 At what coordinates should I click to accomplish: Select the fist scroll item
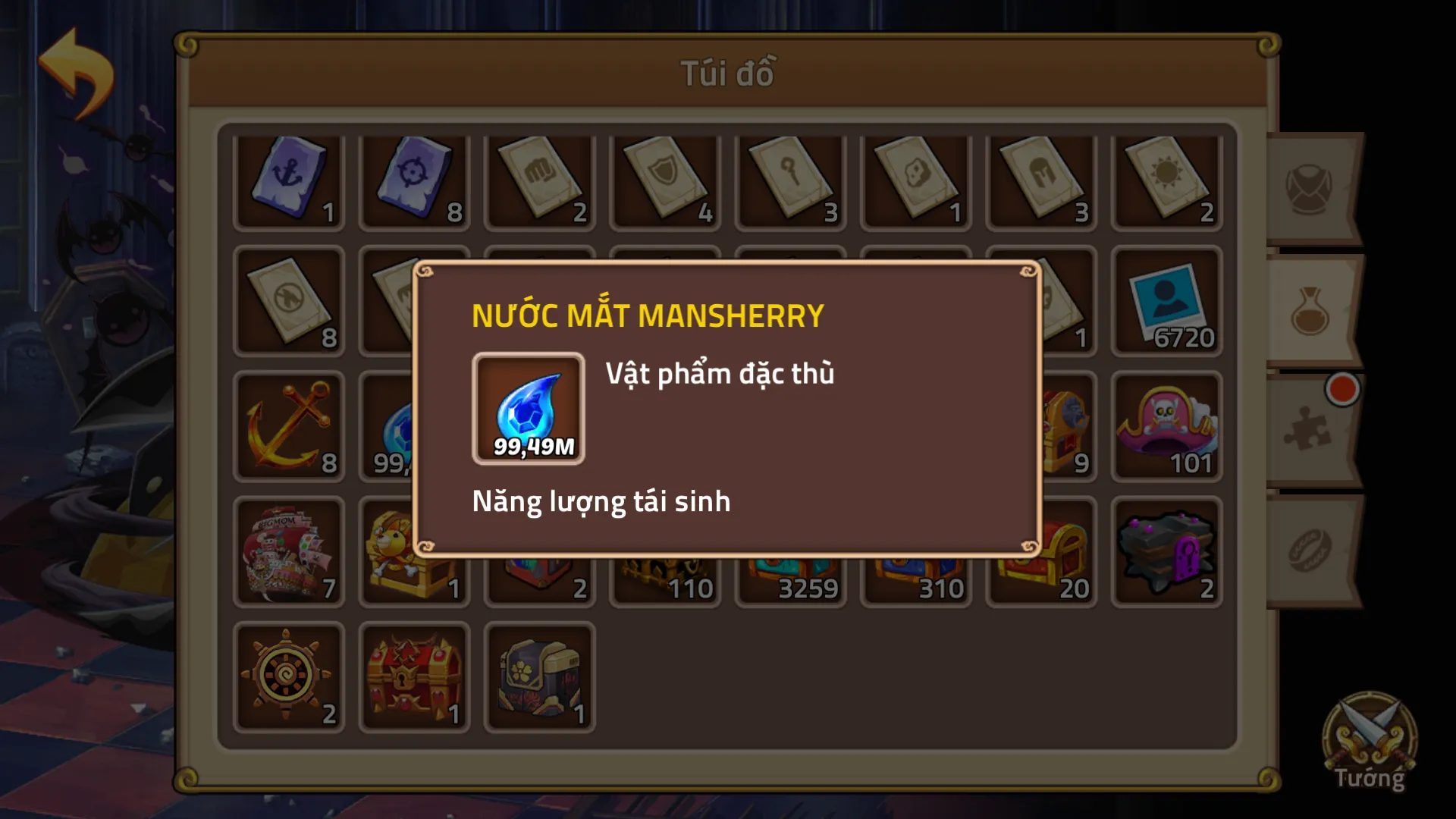(540, 180)
